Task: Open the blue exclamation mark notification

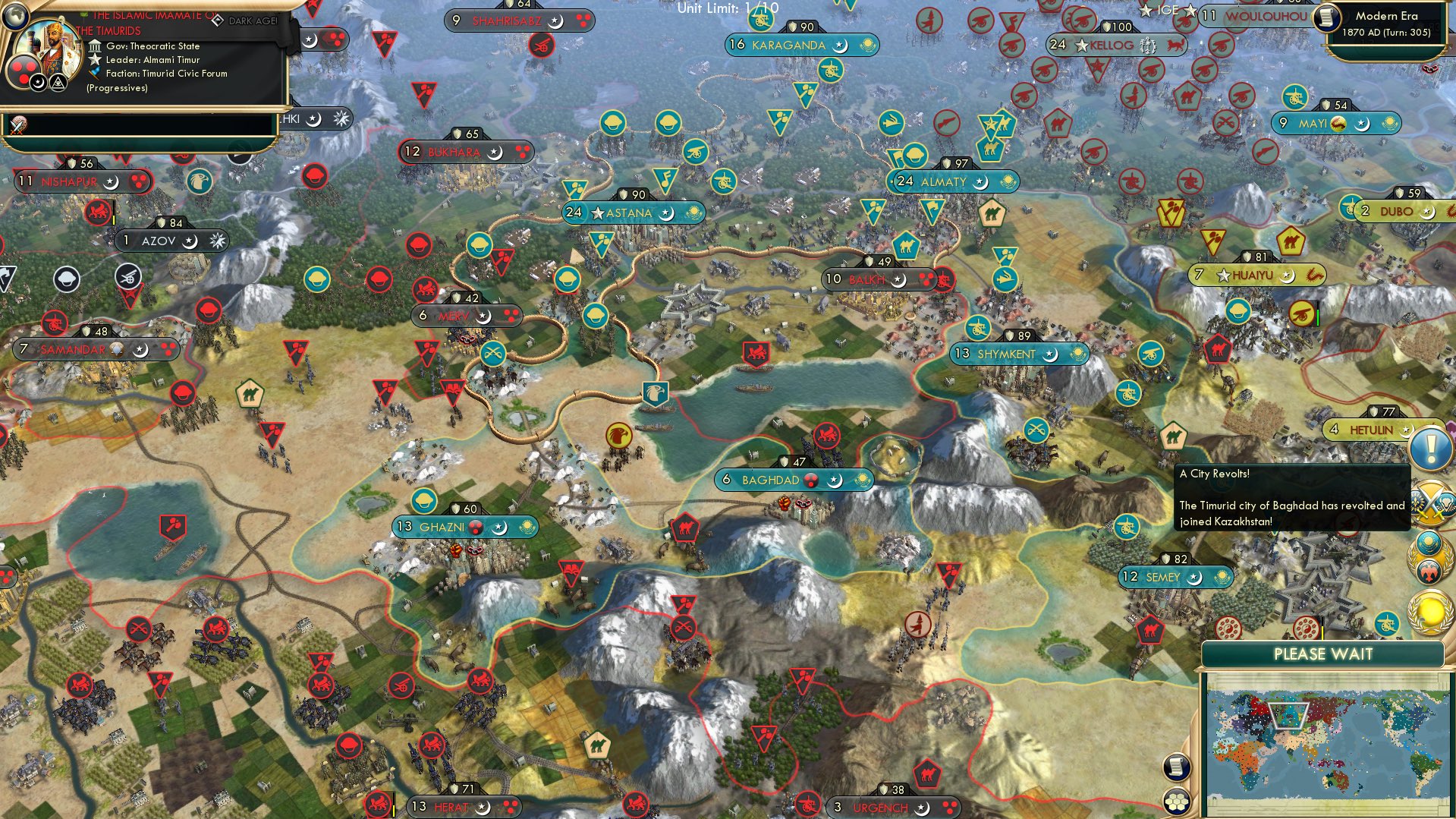Action: (1430, 449)
